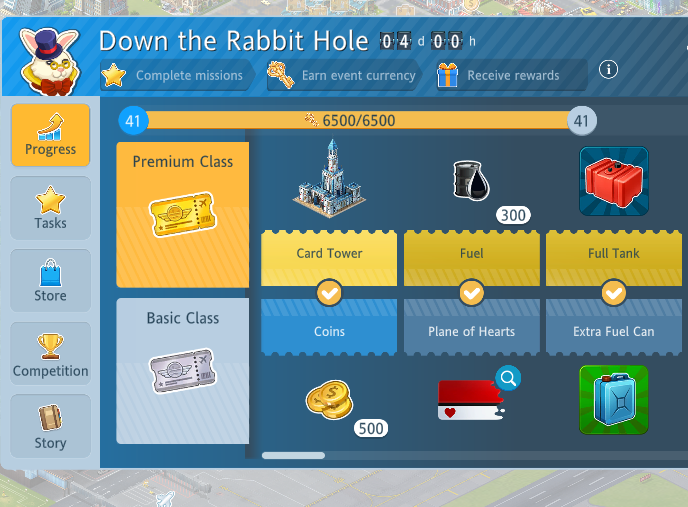Open the Tasks tab
This screenshot has height=507, width=688.
point(50,208)
